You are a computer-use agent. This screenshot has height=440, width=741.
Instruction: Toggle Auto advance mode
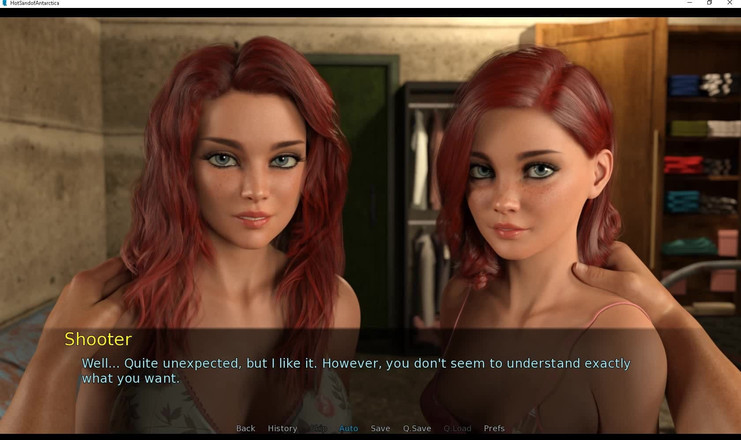coord(348,428)
